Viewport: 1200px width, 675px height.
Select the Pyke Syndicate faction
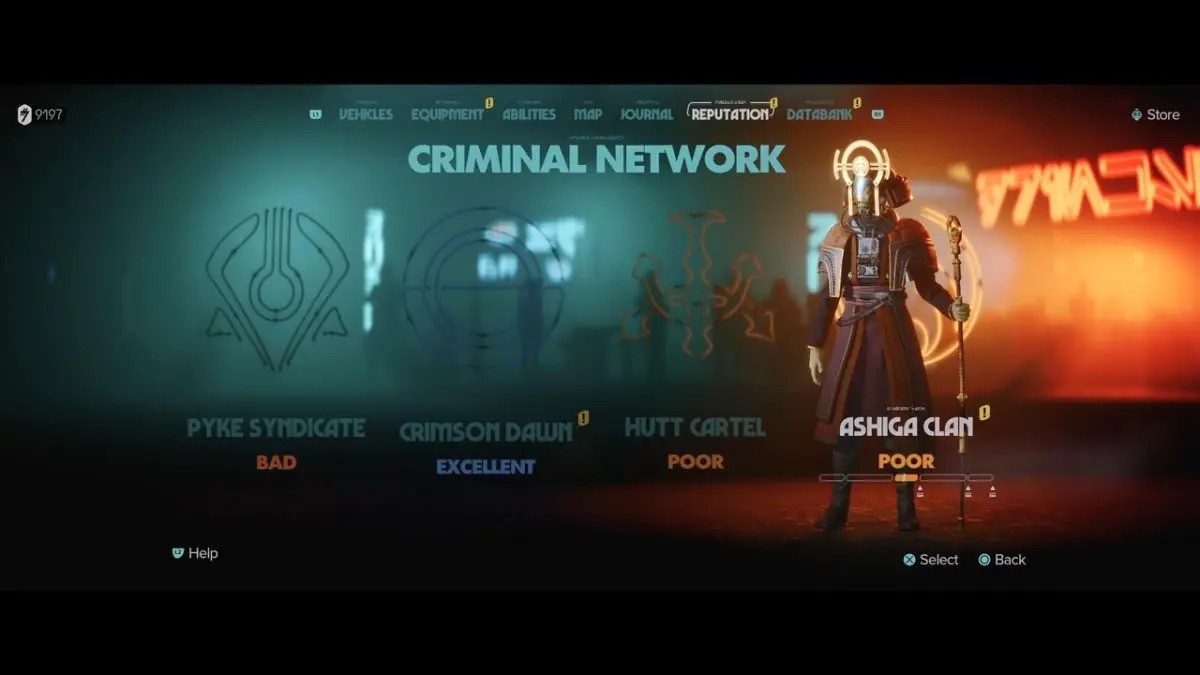(x=276, y=429)
